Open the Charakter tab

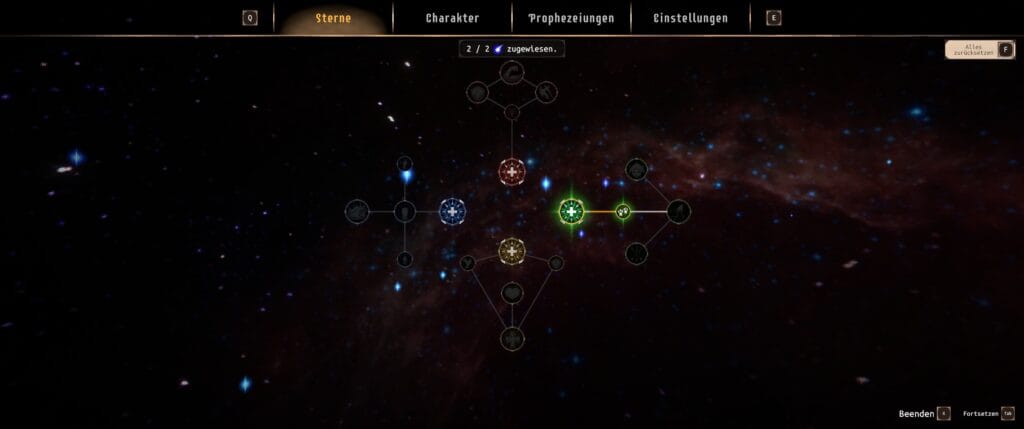[452, 18]
